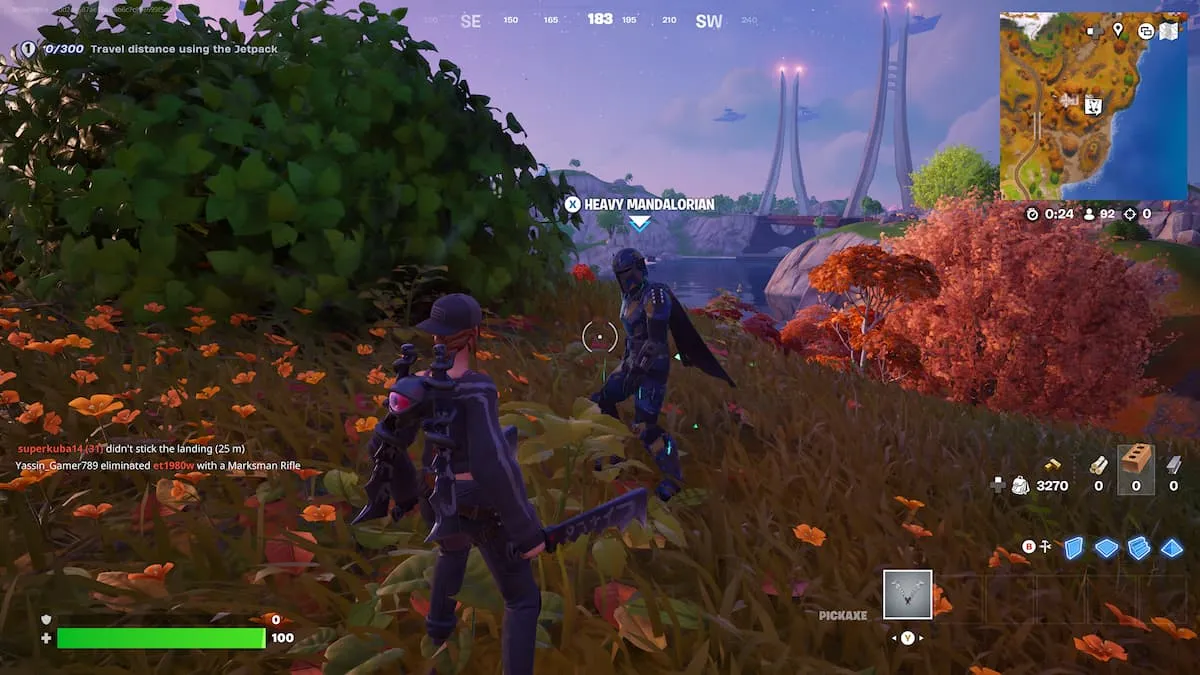This screenshot has height=675, width=1200.
Task: Open the backpack inventory icon
Action: 1020,485
